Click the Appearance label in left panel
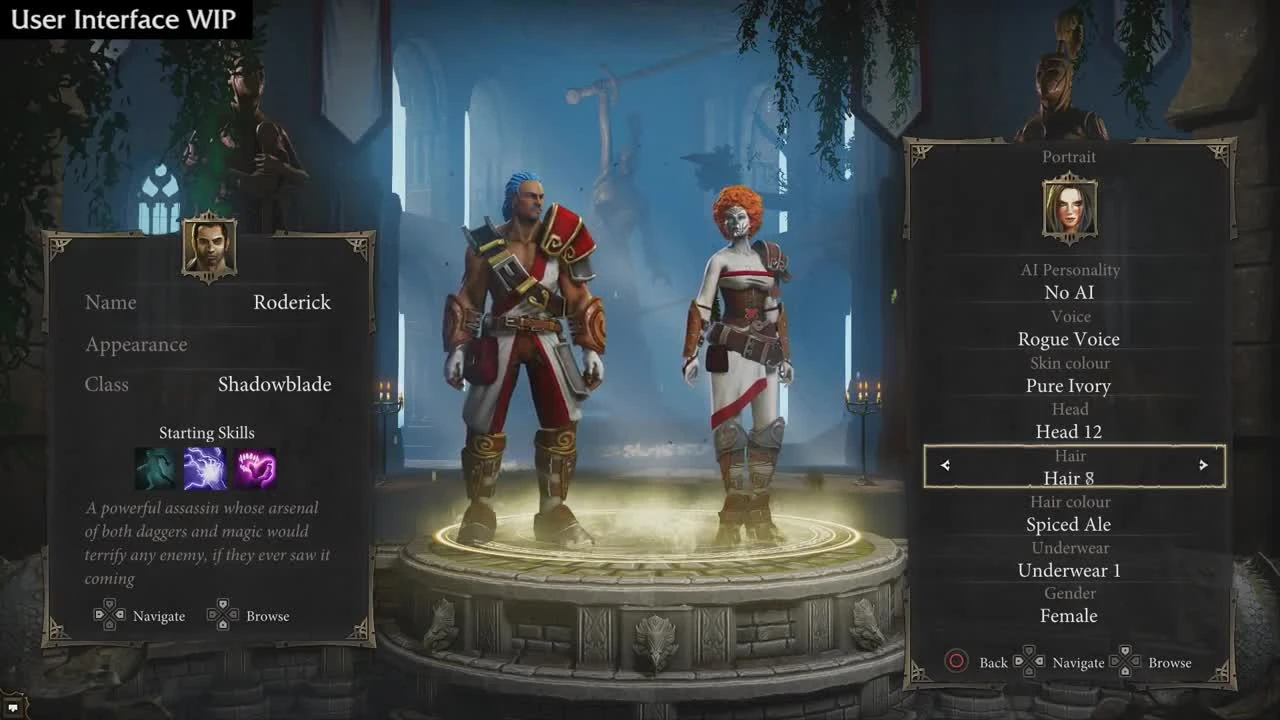Image resolution: width=1280 pixels, height=720 pixels. point(136,344)
